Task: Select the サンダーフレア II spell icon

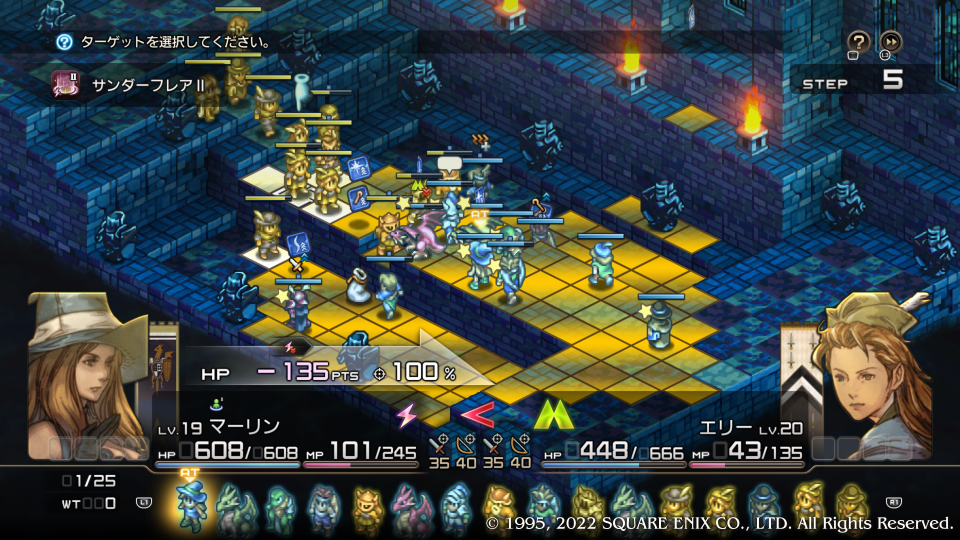Action: pyautogui.click(x=66, y=85)
